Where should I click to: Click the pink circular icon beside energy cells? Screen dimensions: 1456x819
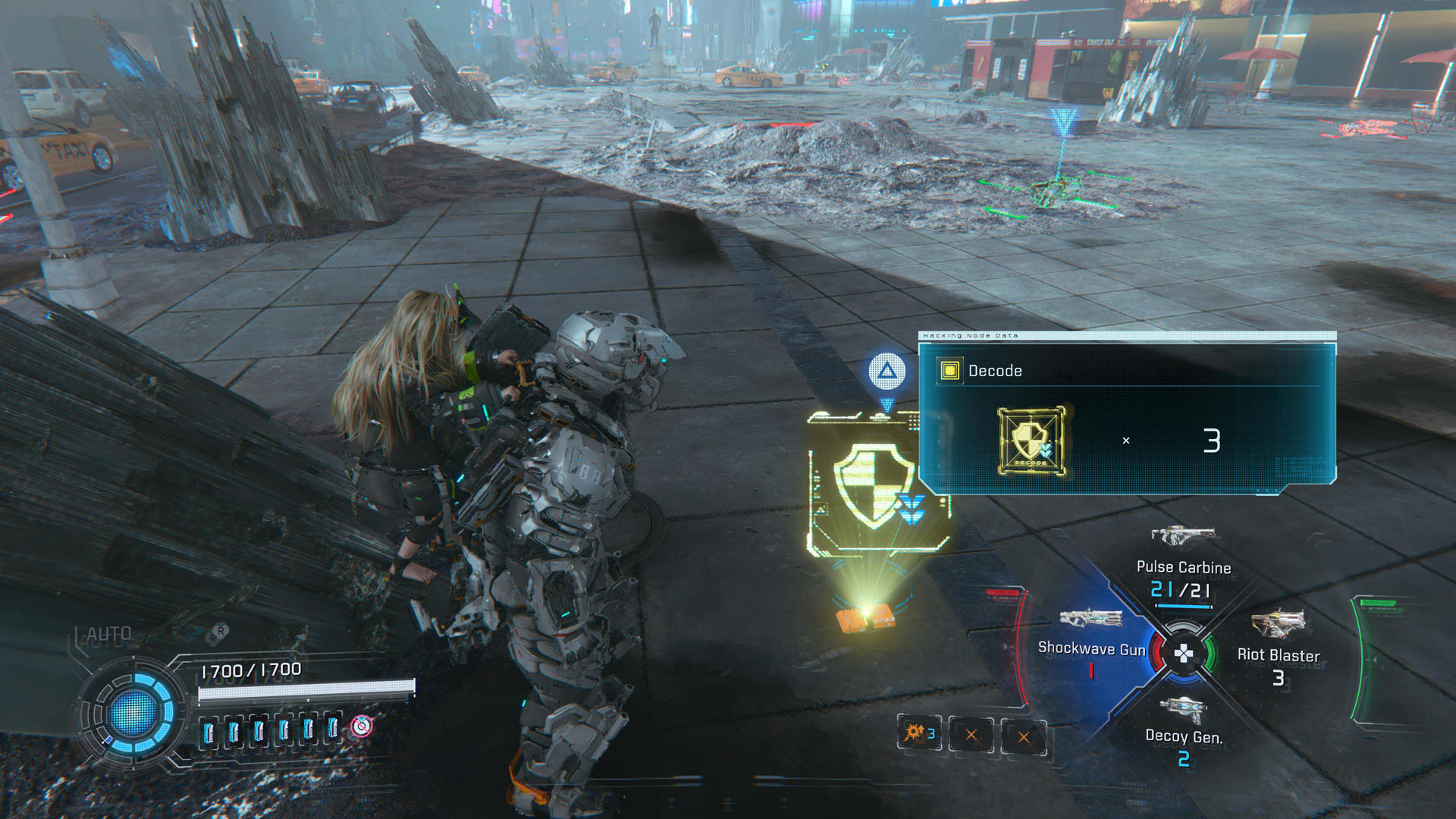click(362, 726)
